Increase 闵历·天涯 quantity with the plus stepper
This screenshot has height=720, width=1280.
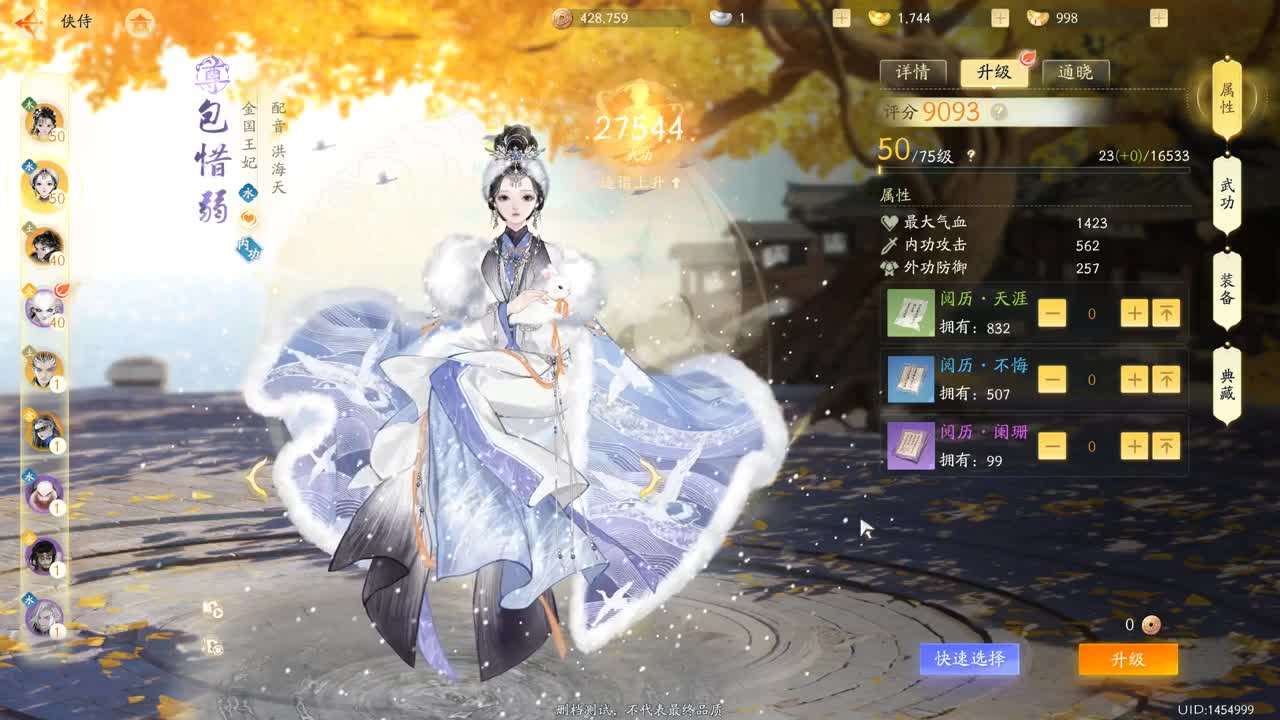coord(1134,312)
